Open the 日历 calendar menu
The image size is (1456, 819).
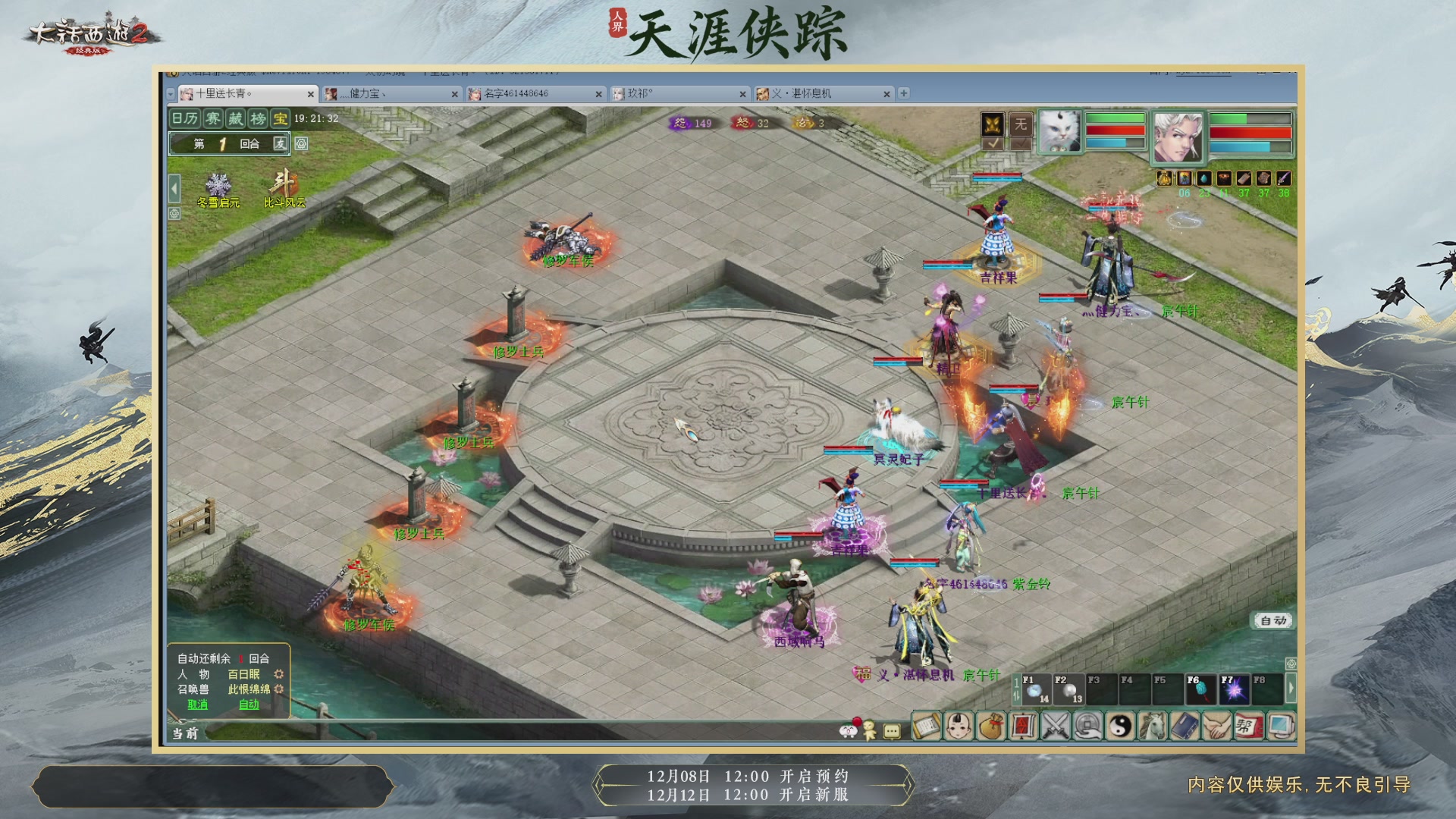(184, 119)
